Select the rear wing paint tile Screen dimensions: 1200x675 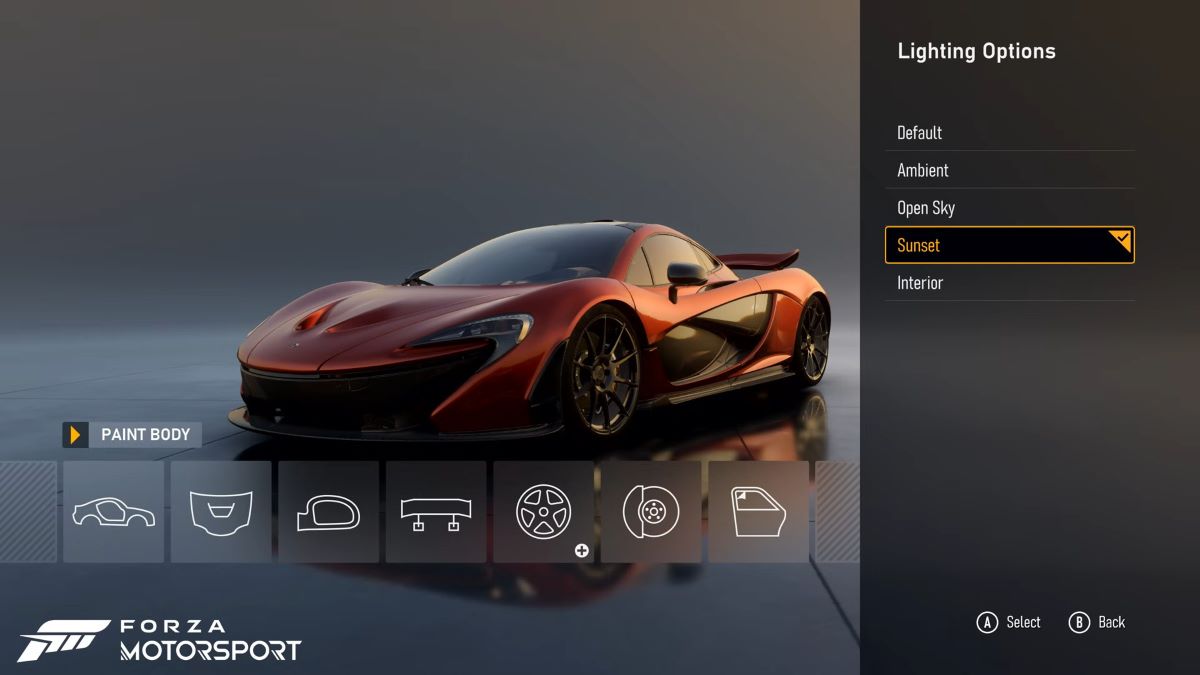436,512
